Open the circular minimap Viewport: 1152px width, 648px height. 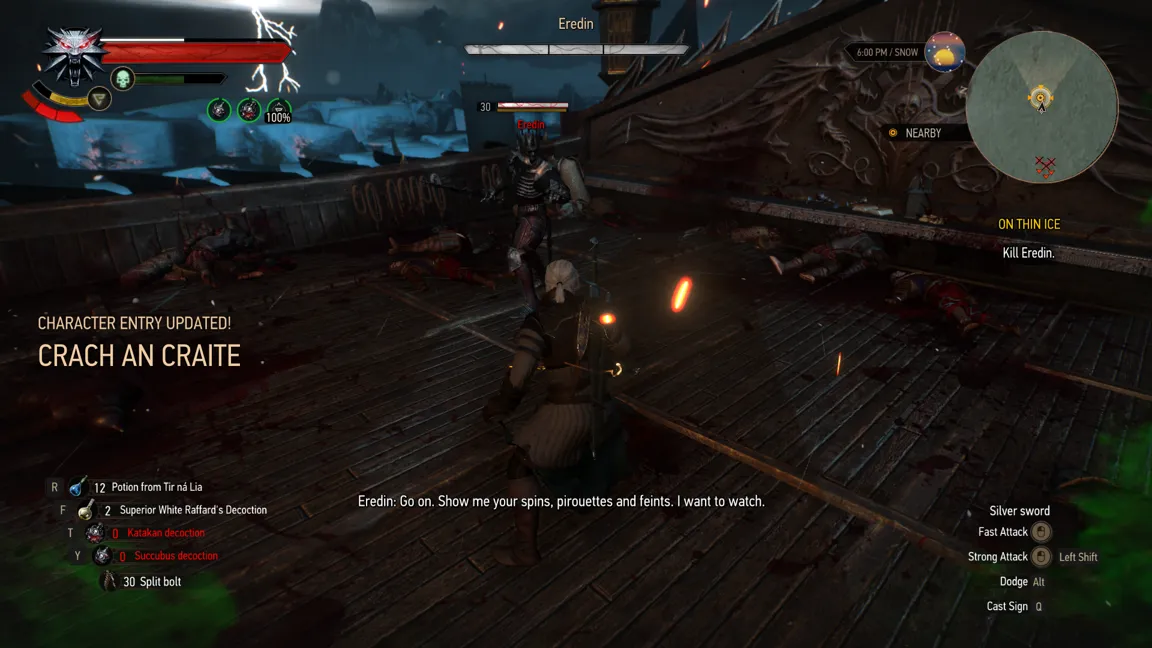click(1041, 106)
